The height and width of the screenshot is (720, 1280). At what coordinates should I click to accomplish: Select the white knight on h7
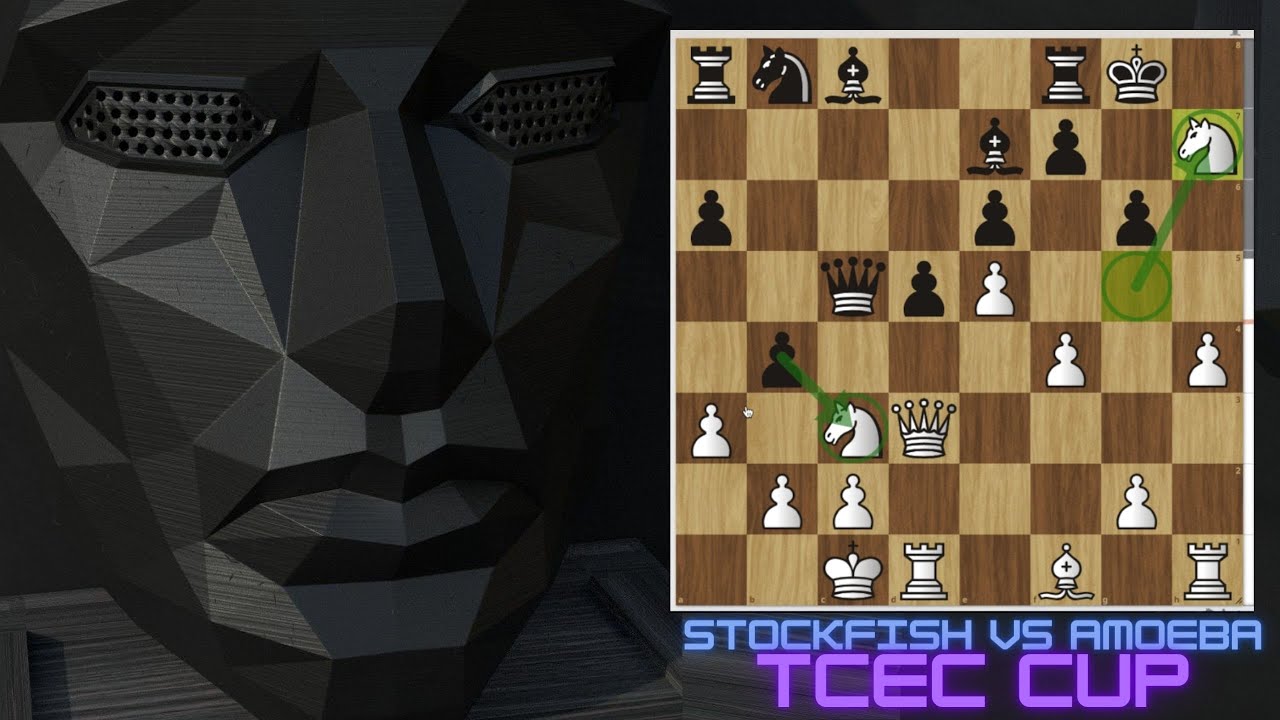pyautogui.click(x=1208, y=144)
